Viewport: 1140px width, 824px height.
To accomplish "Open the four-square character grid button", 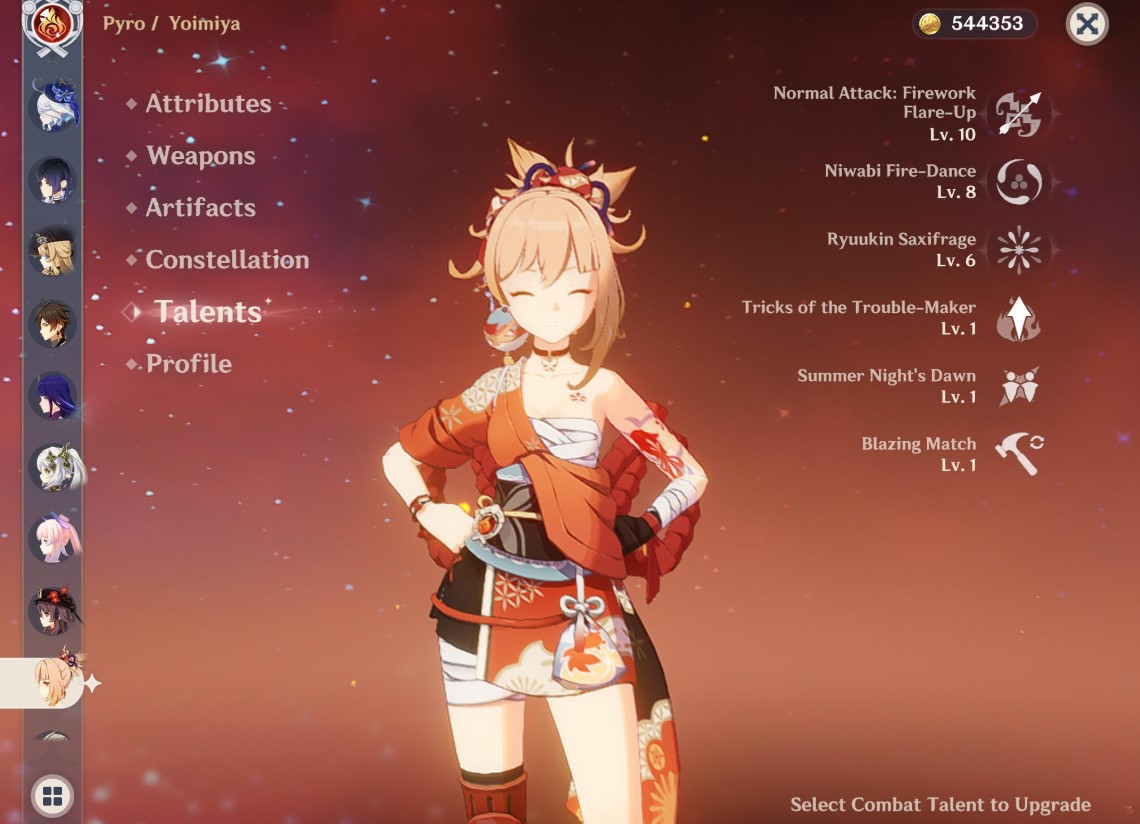I will point(52,796).
